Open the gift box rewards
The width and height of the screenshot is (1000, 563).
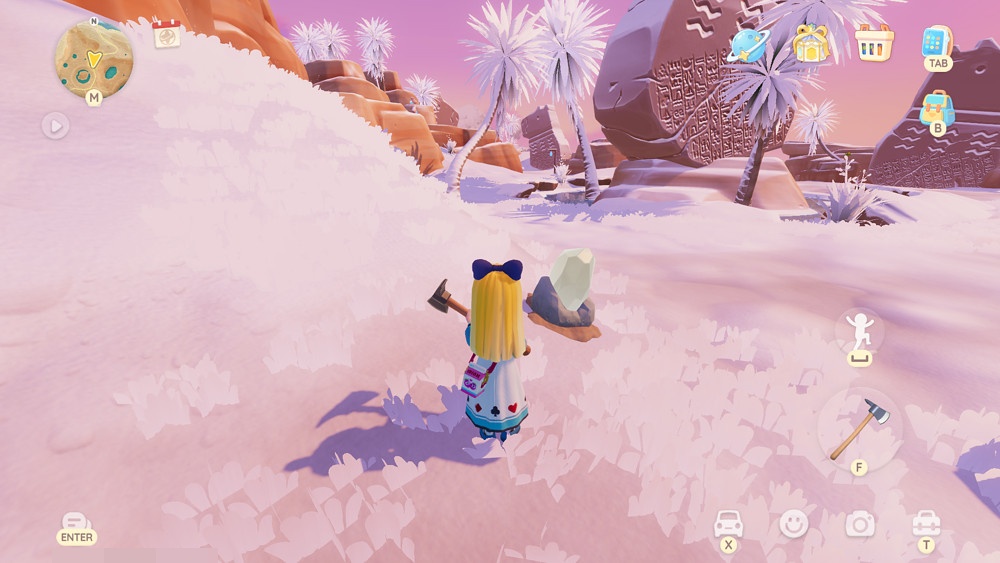point(810,44)
